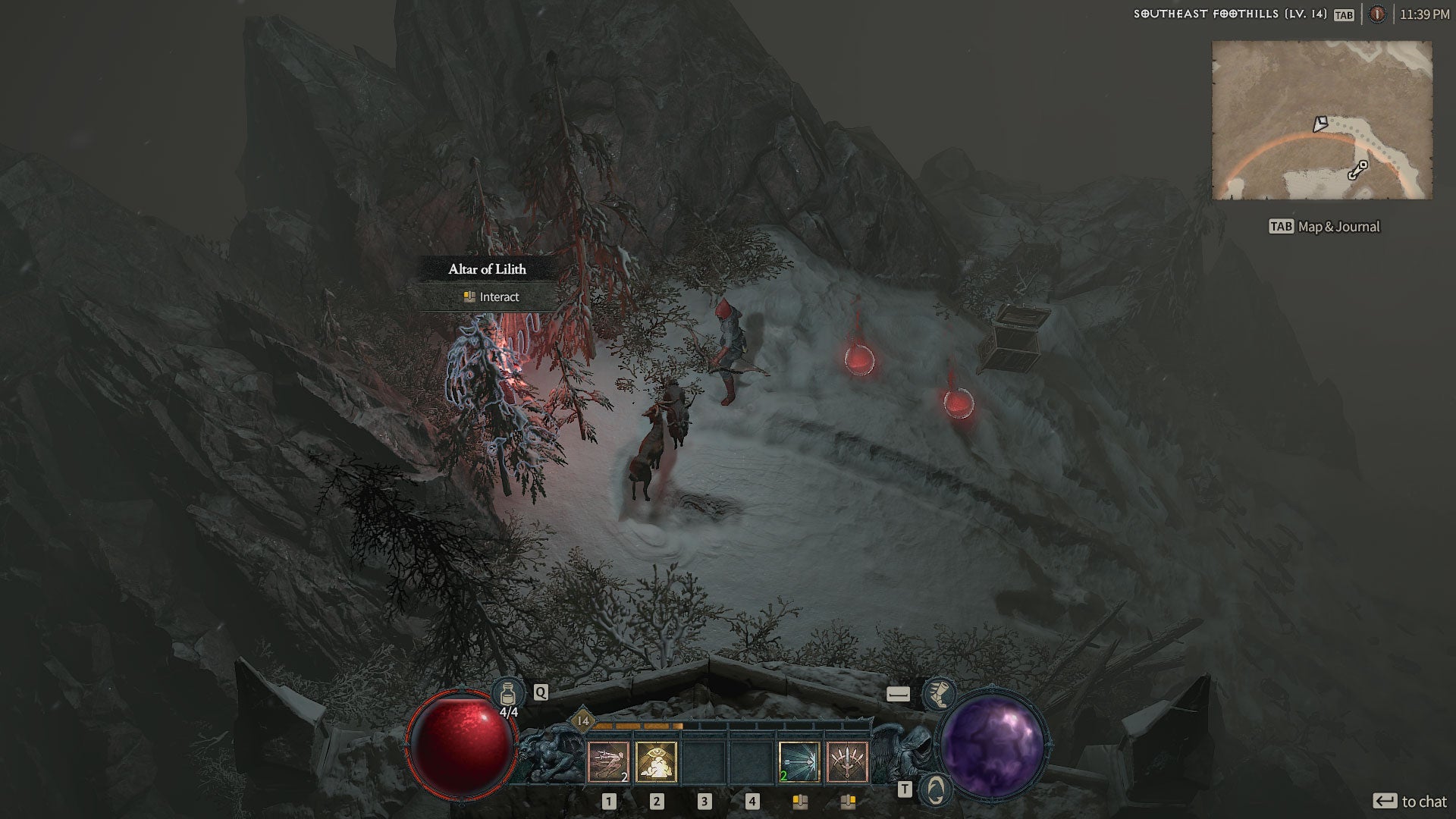Screen dimensions: 1456x819
Task: Activate the eye and smoke cloud skill
Action: click(x=656, y=761)
